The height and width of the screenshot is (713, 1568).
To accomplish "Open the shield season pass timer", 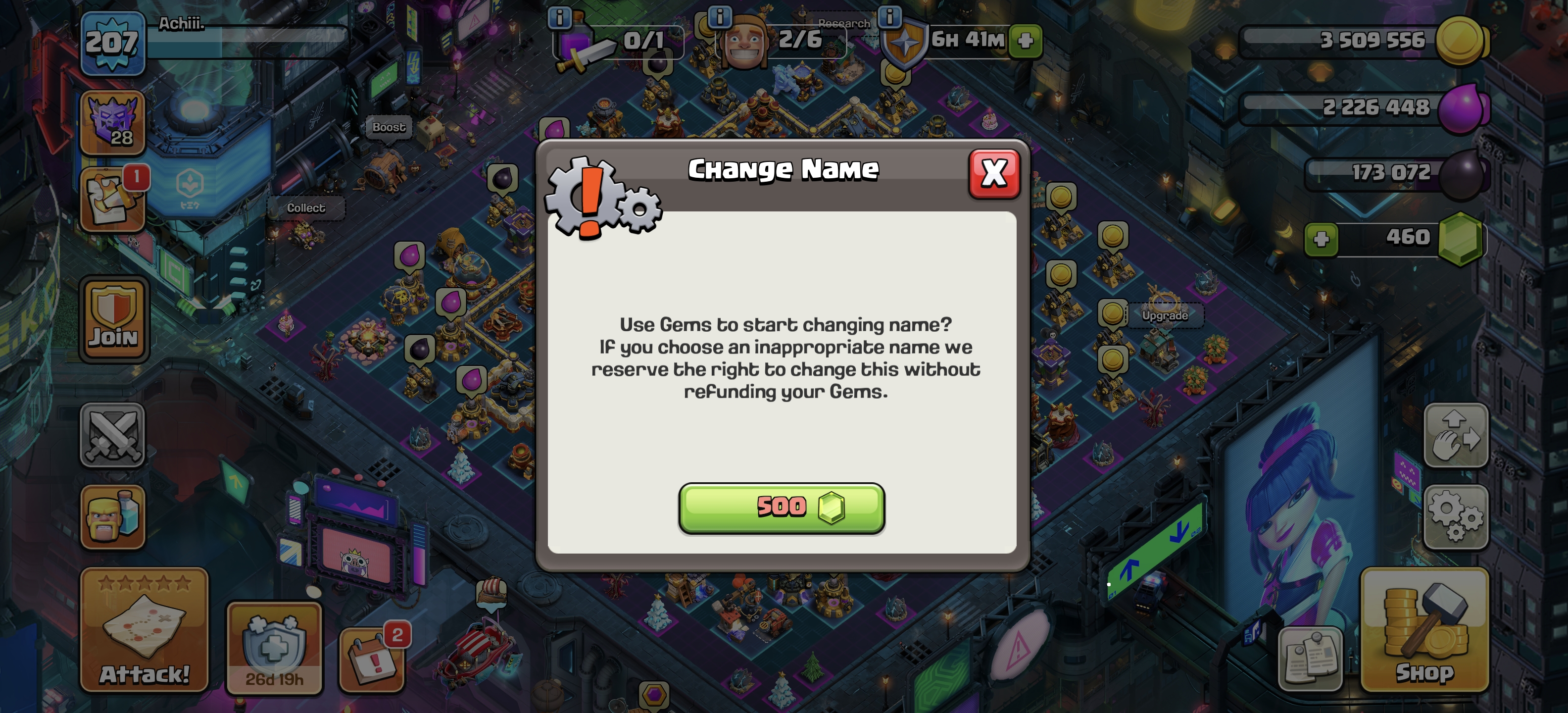I will [x=274, y=648].
